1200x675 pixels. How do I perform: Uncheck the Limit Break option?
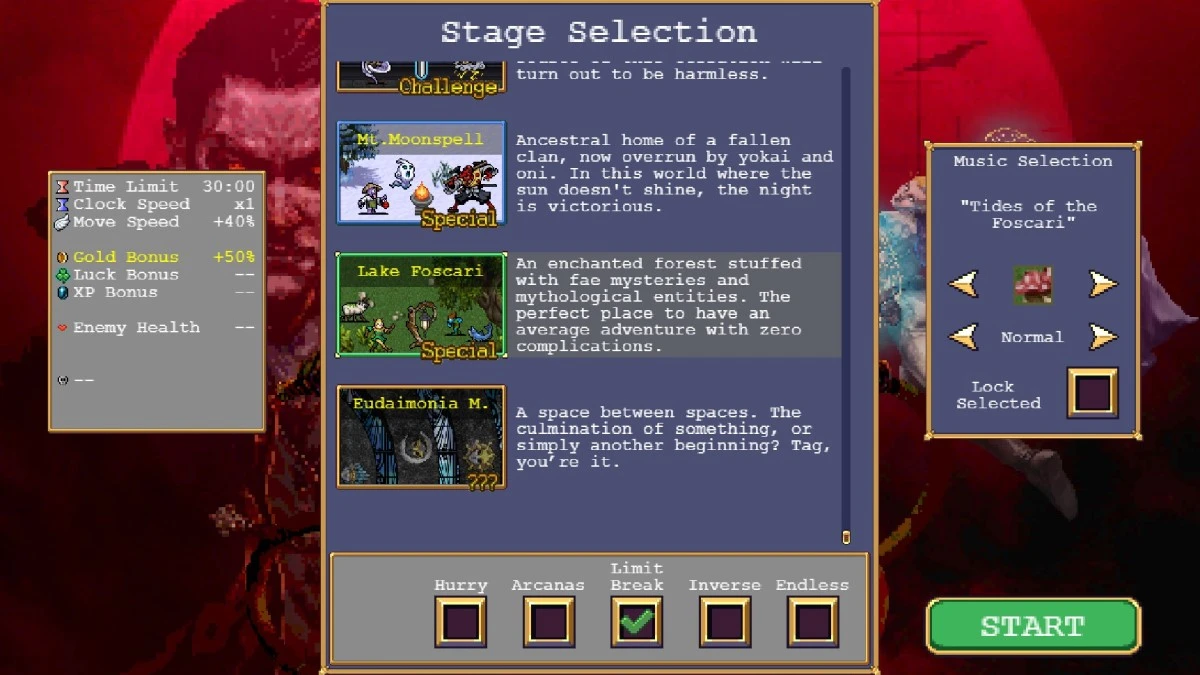(x=636, y=621)
